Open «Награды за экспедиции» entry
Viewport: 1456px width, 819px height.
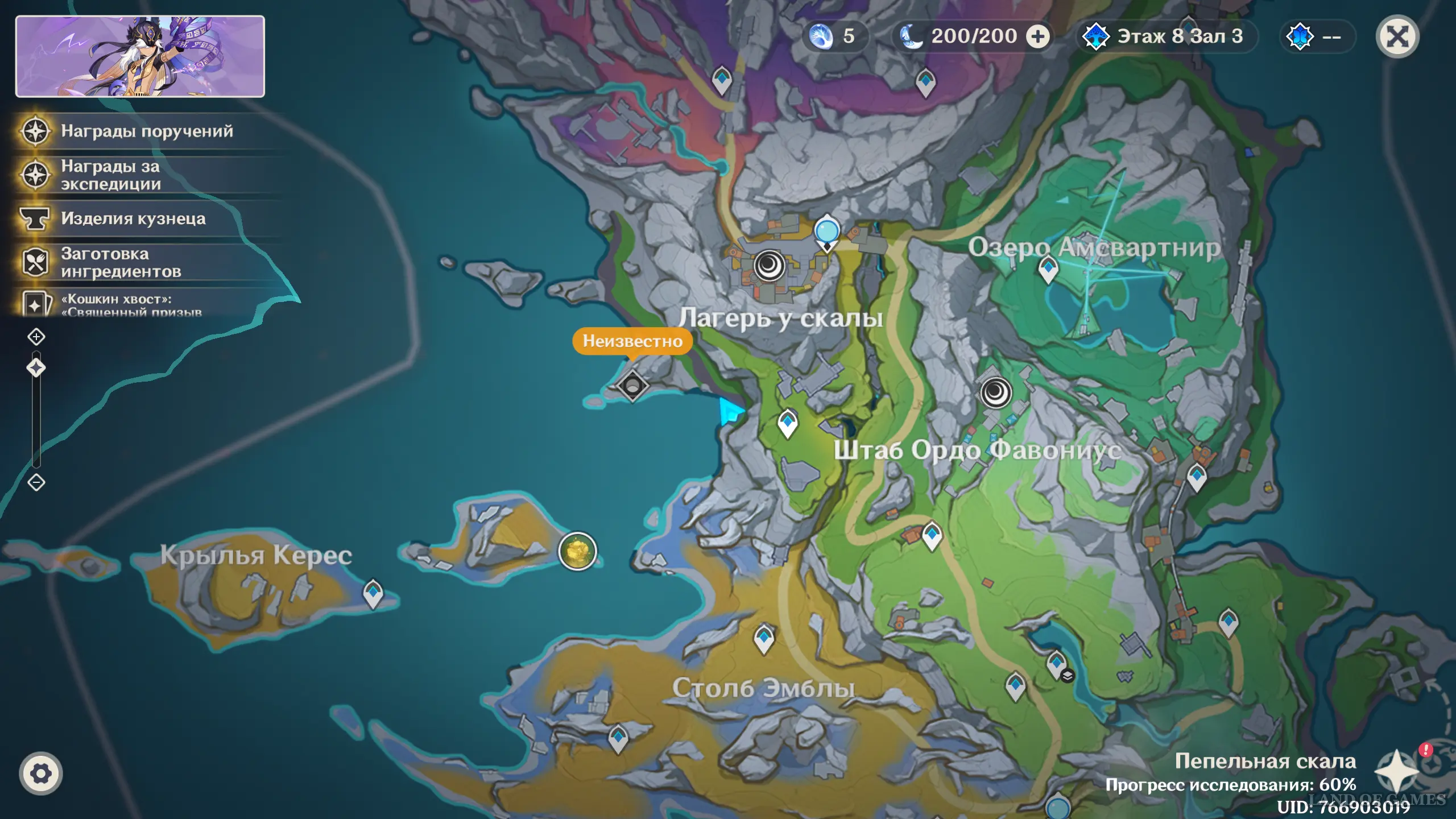tap(110, 175)
